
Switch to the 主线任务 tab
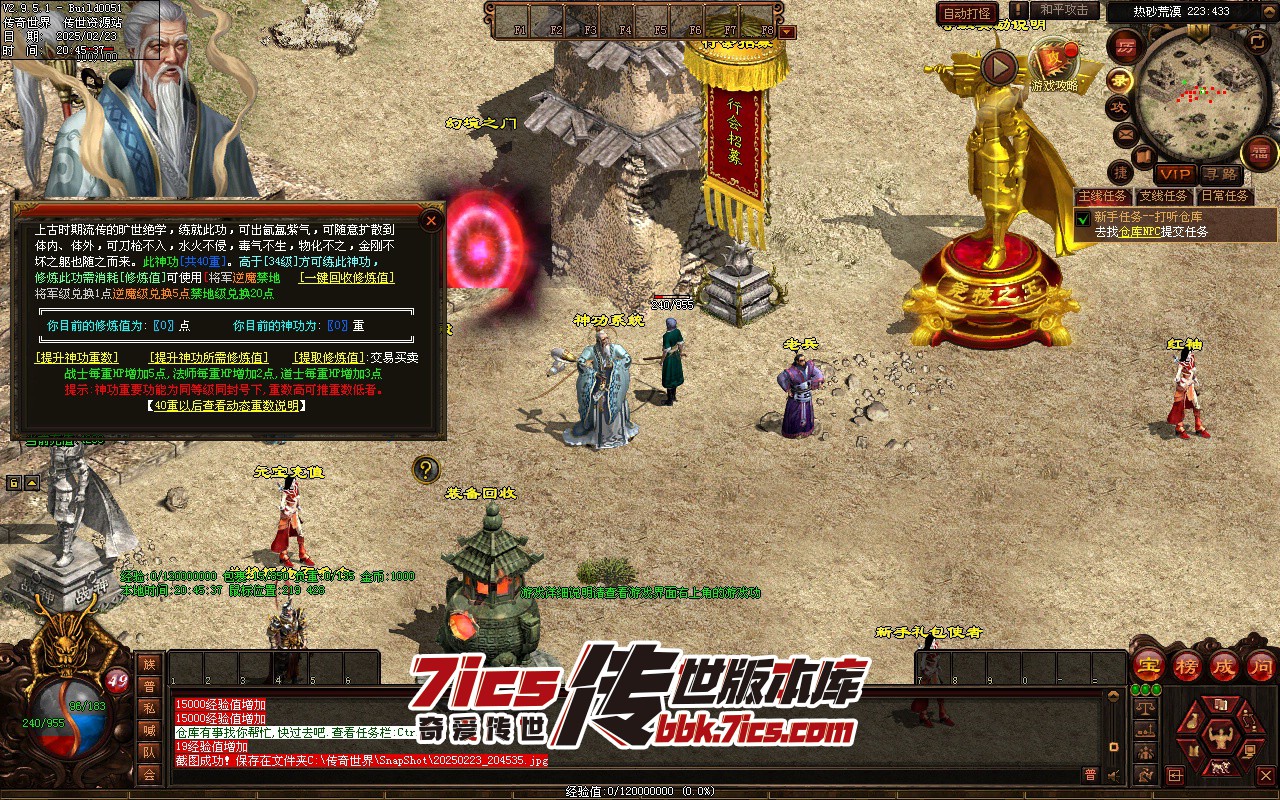coord(1103,196)
